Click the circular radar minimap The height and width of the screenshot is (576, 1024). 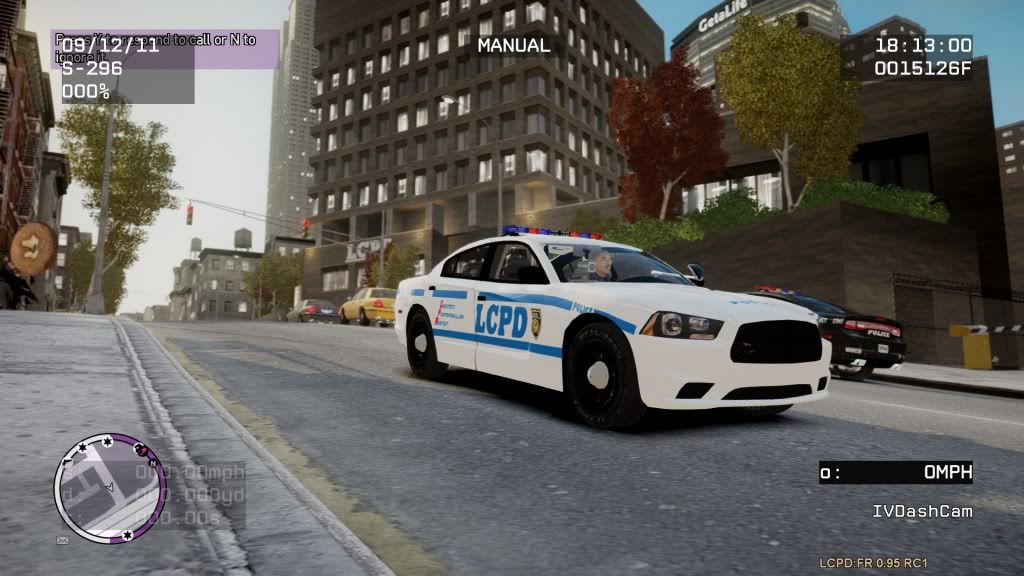pos(110,488)
